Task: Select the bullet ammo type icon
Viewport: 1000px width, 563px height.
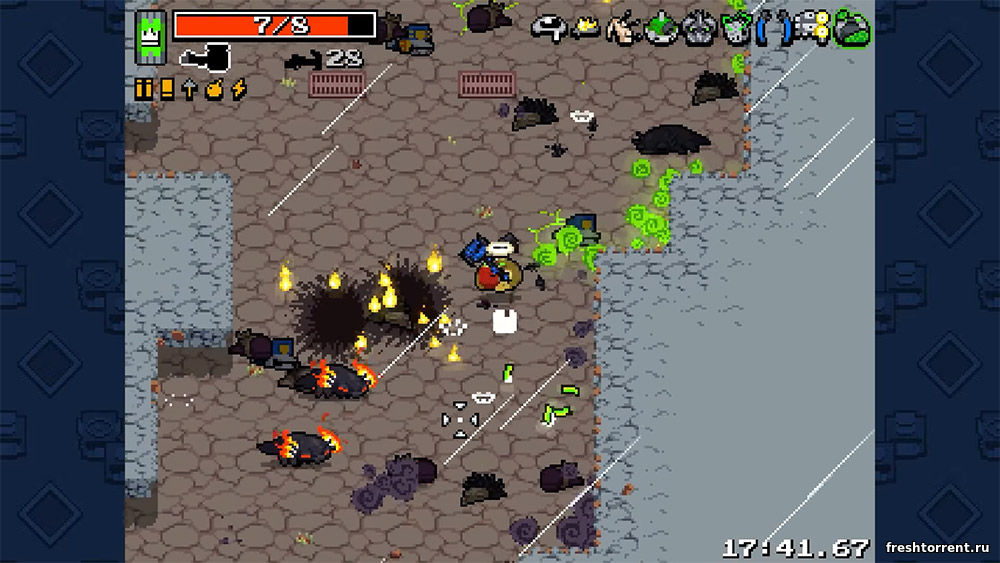Action: (145, 89)
